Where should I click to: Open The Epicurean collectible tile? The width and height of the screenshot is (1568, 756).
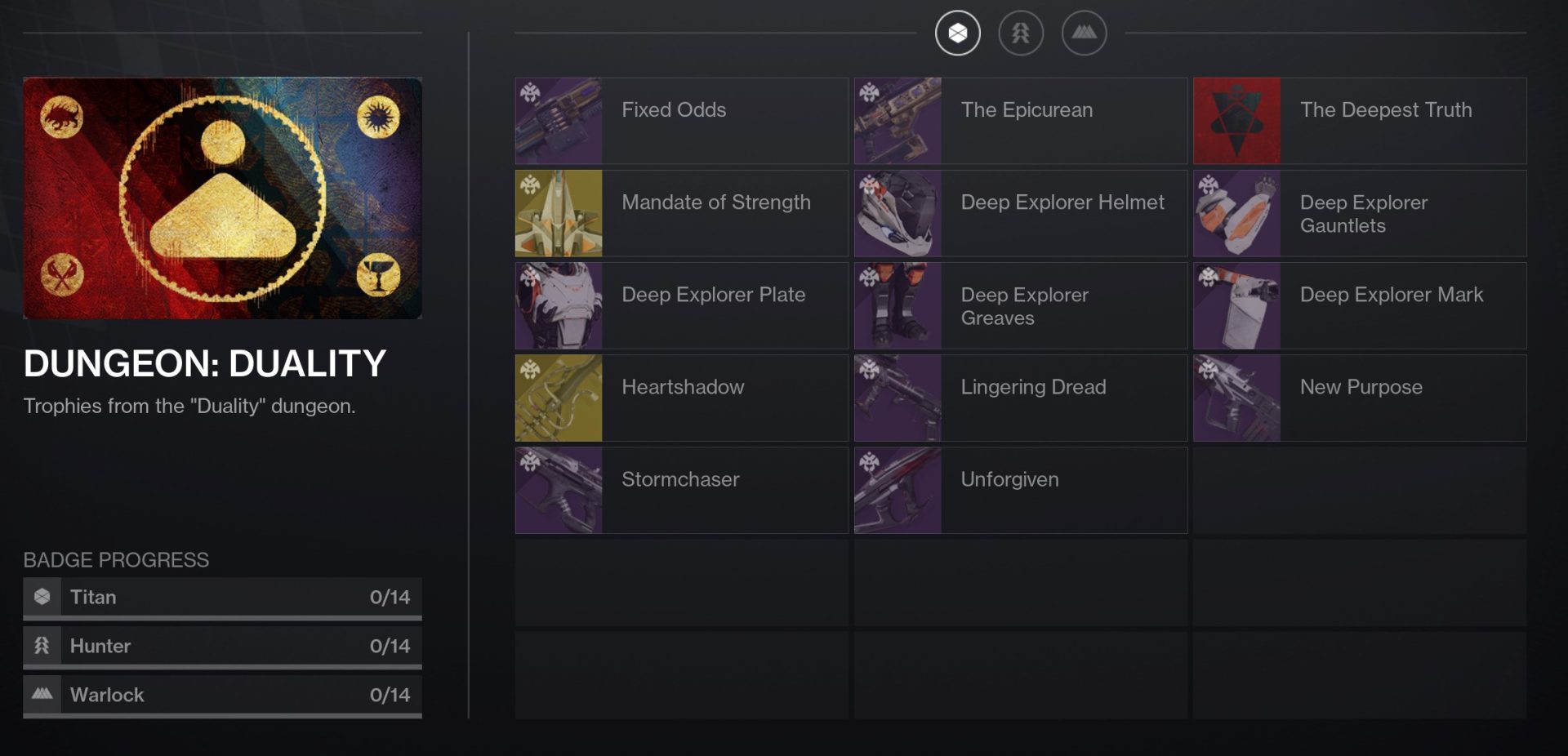(x=1020, y=121)
